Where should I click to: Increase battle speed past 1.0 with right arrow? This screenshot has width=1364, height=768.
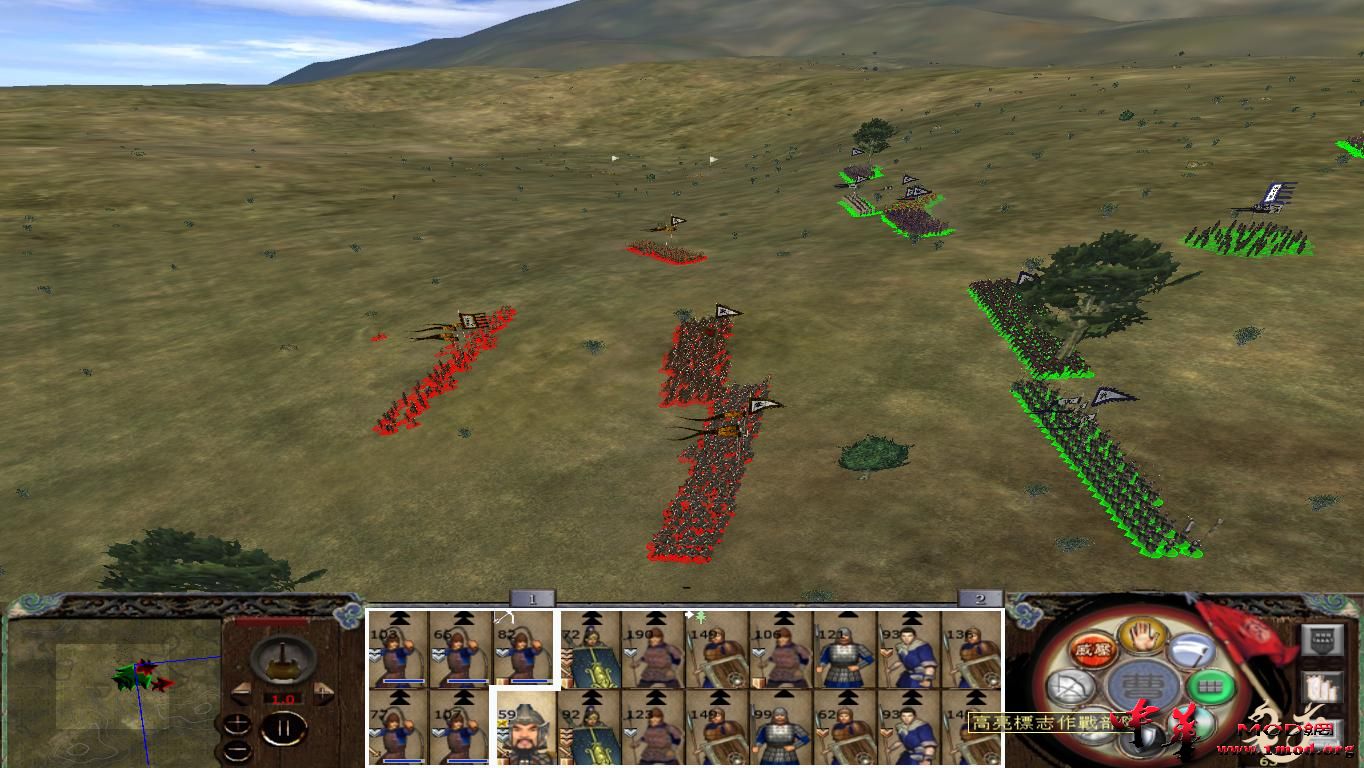point(323,693)
